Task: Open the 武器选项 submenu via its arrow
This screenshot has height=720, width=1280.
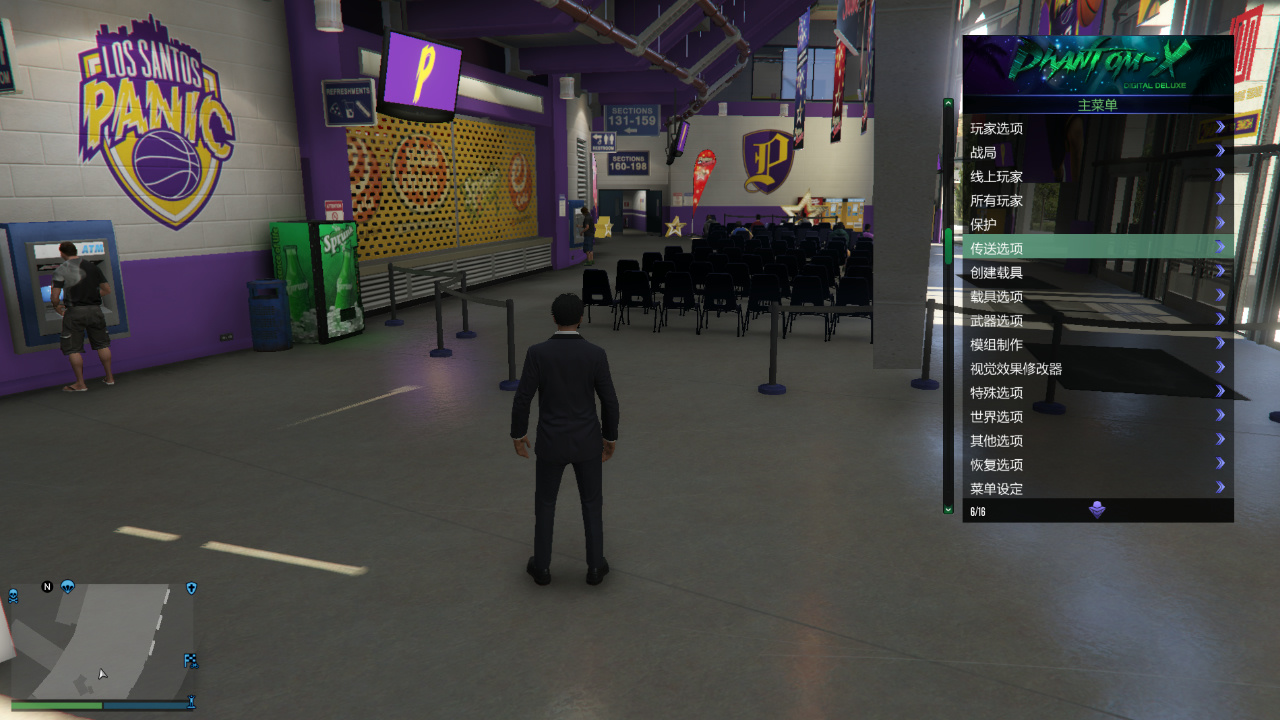Action: (1220, 319)
